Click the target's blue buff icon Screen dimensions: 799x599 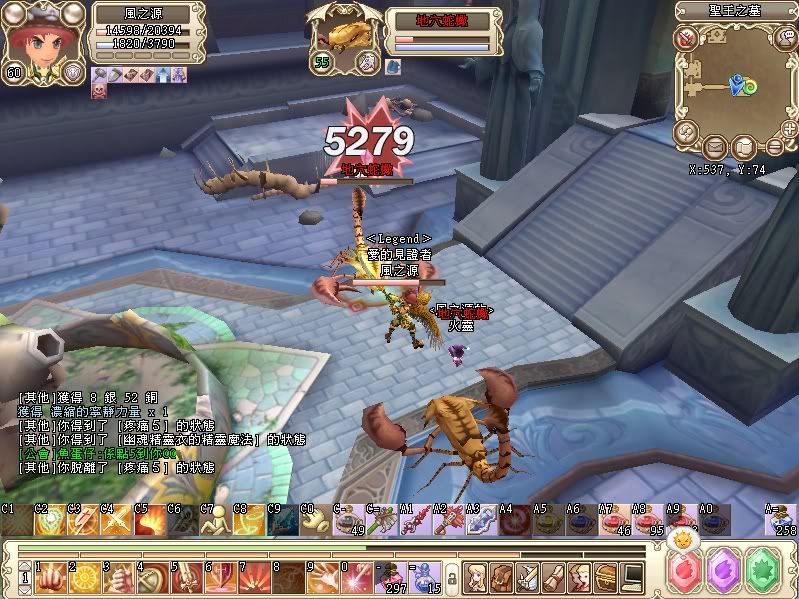point(392,65)
